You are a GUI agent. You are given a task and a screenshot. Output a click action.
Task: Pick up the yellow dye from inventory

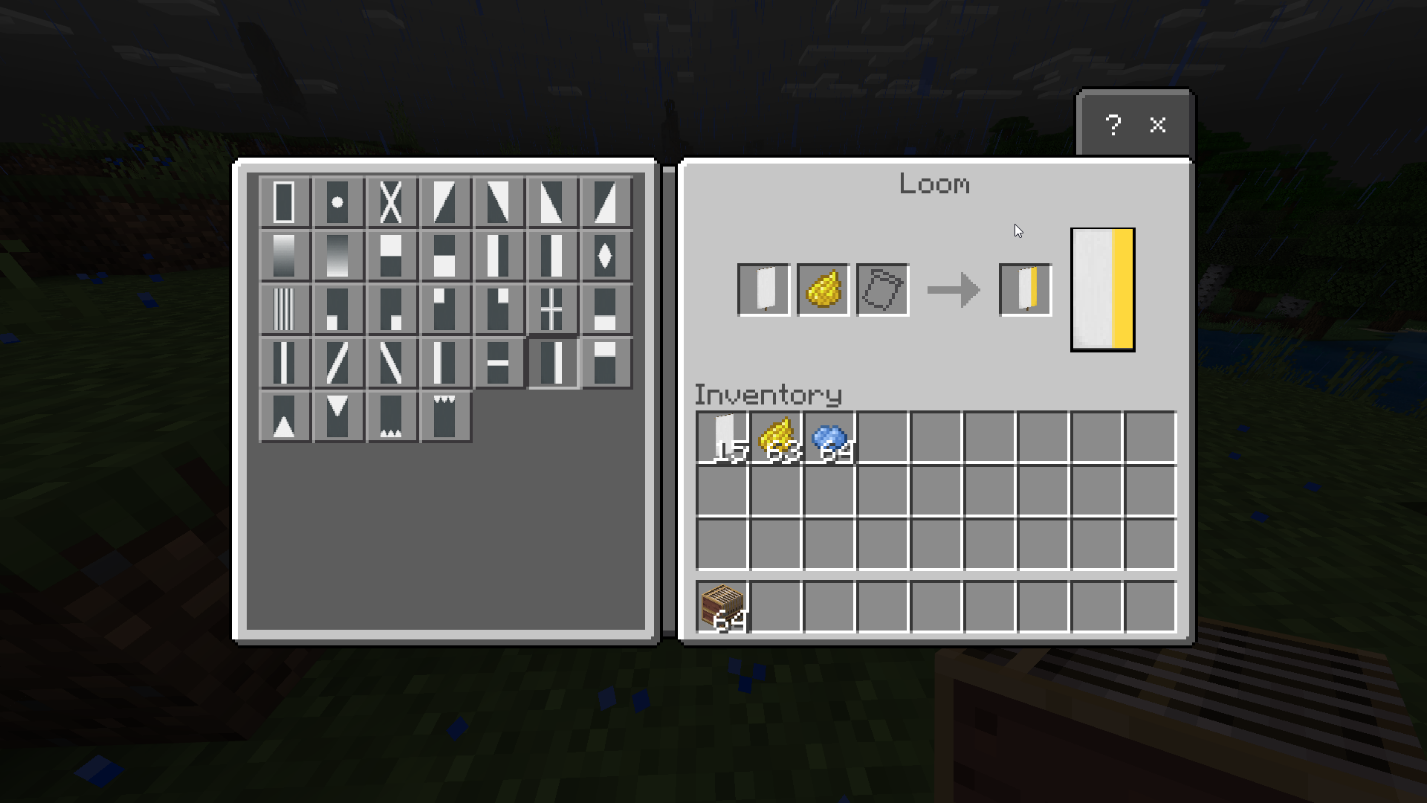pos(776,433)
